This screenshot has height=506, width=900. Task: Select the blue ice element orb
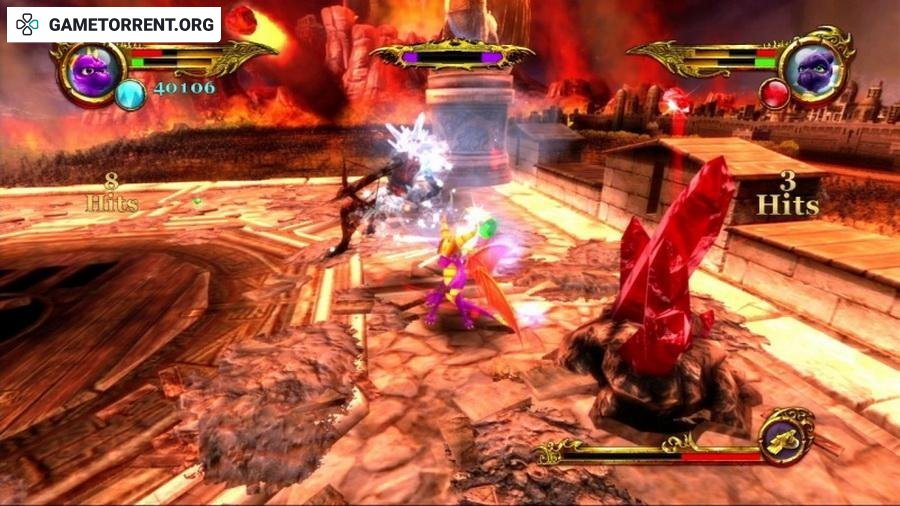coord(130,95)
